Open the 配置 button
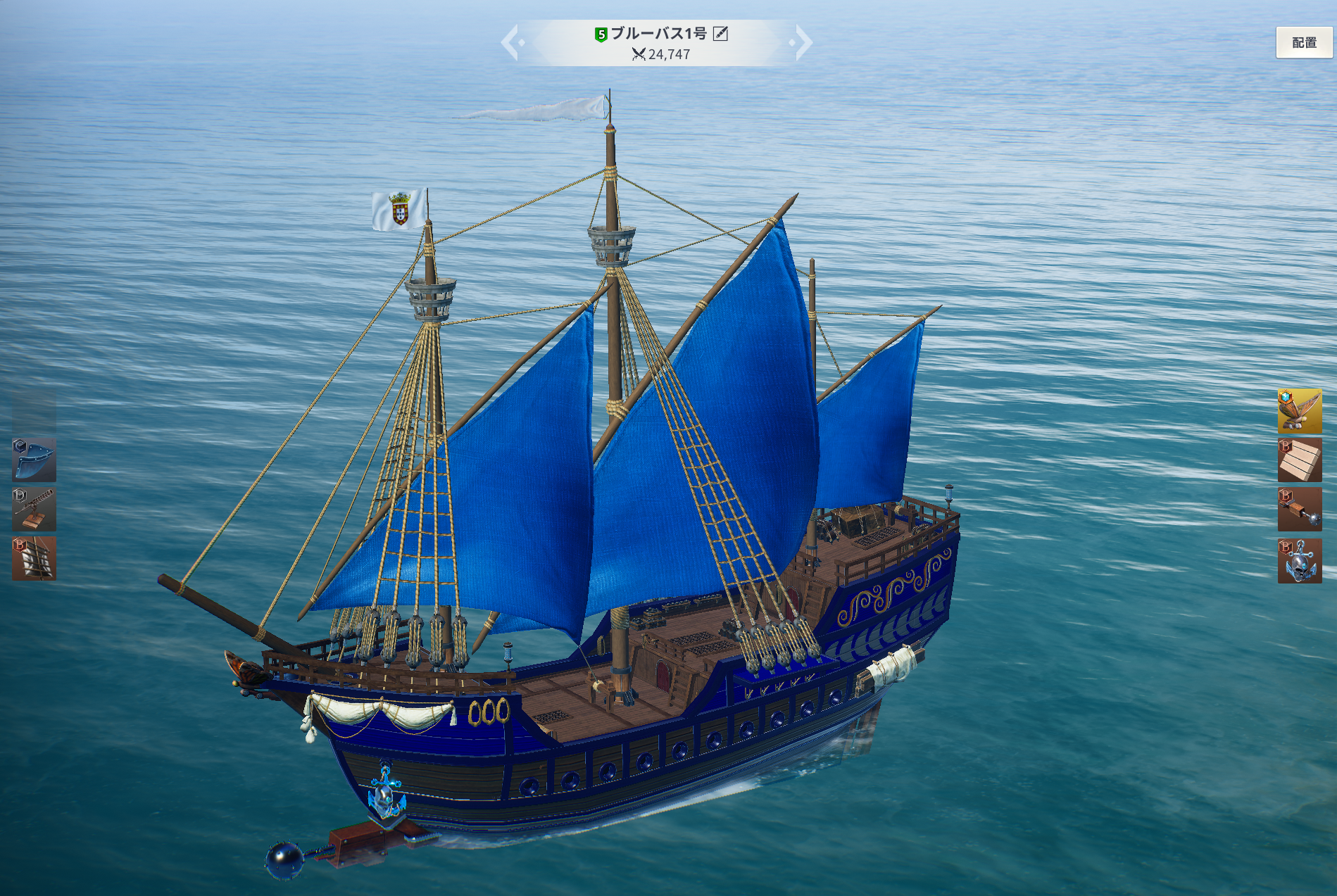This screenshot has height=896, width=1337. point(1304,43)
